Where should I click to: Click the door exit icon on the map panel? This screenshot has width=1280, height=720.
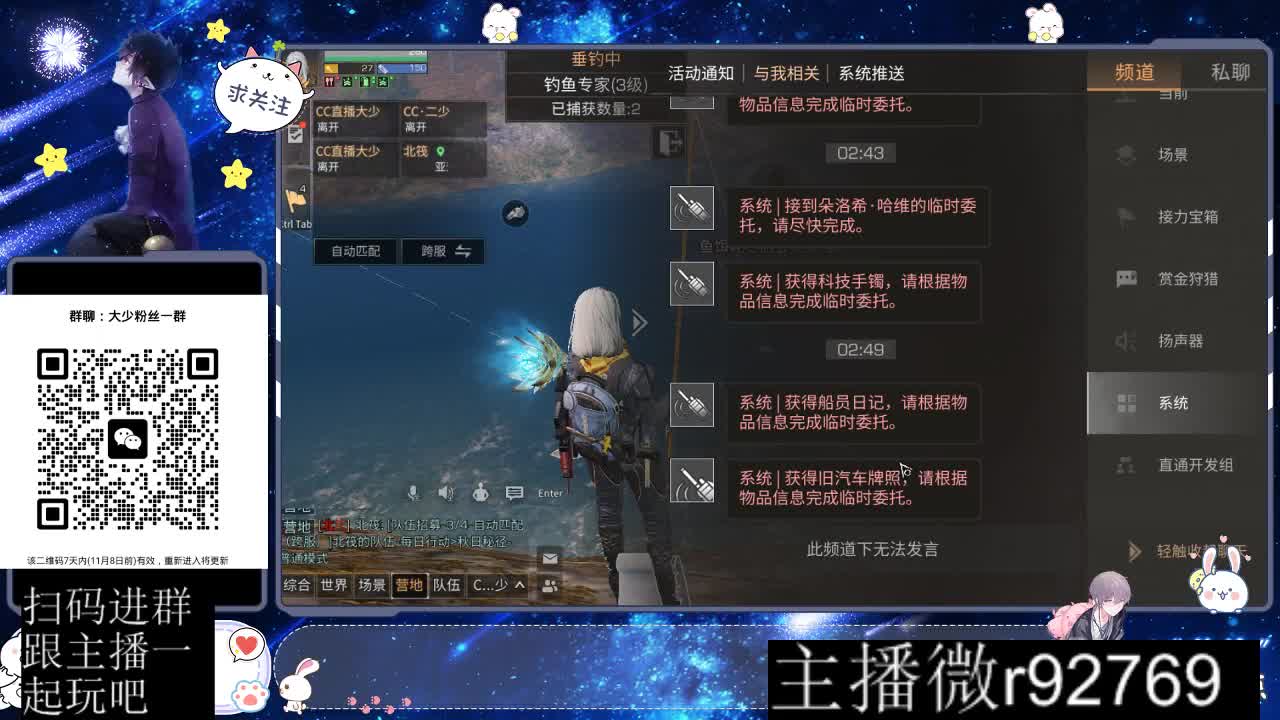tap(667, 142)
